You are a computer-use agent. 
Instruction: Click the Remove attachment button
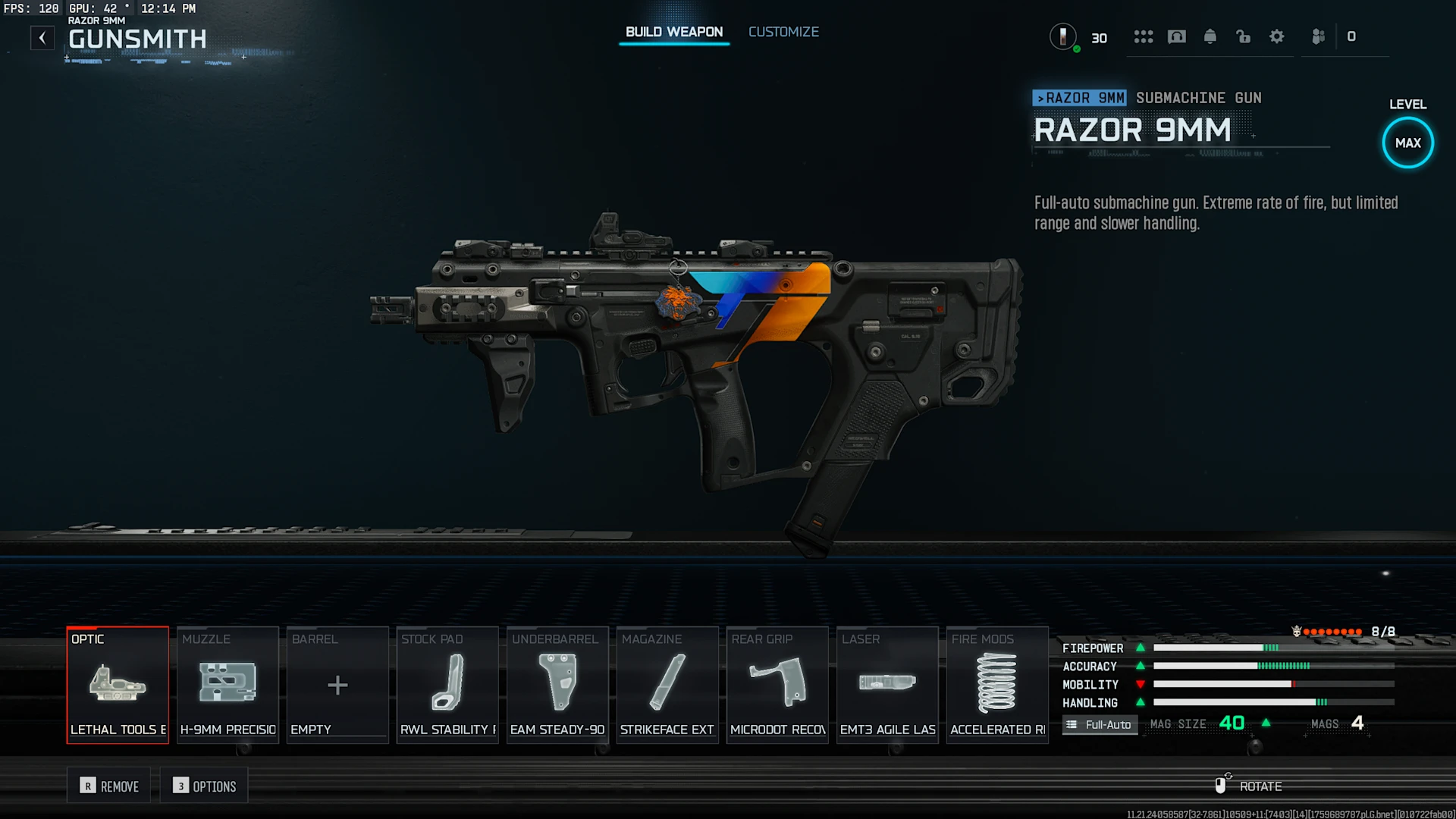[x=110, y=786]
